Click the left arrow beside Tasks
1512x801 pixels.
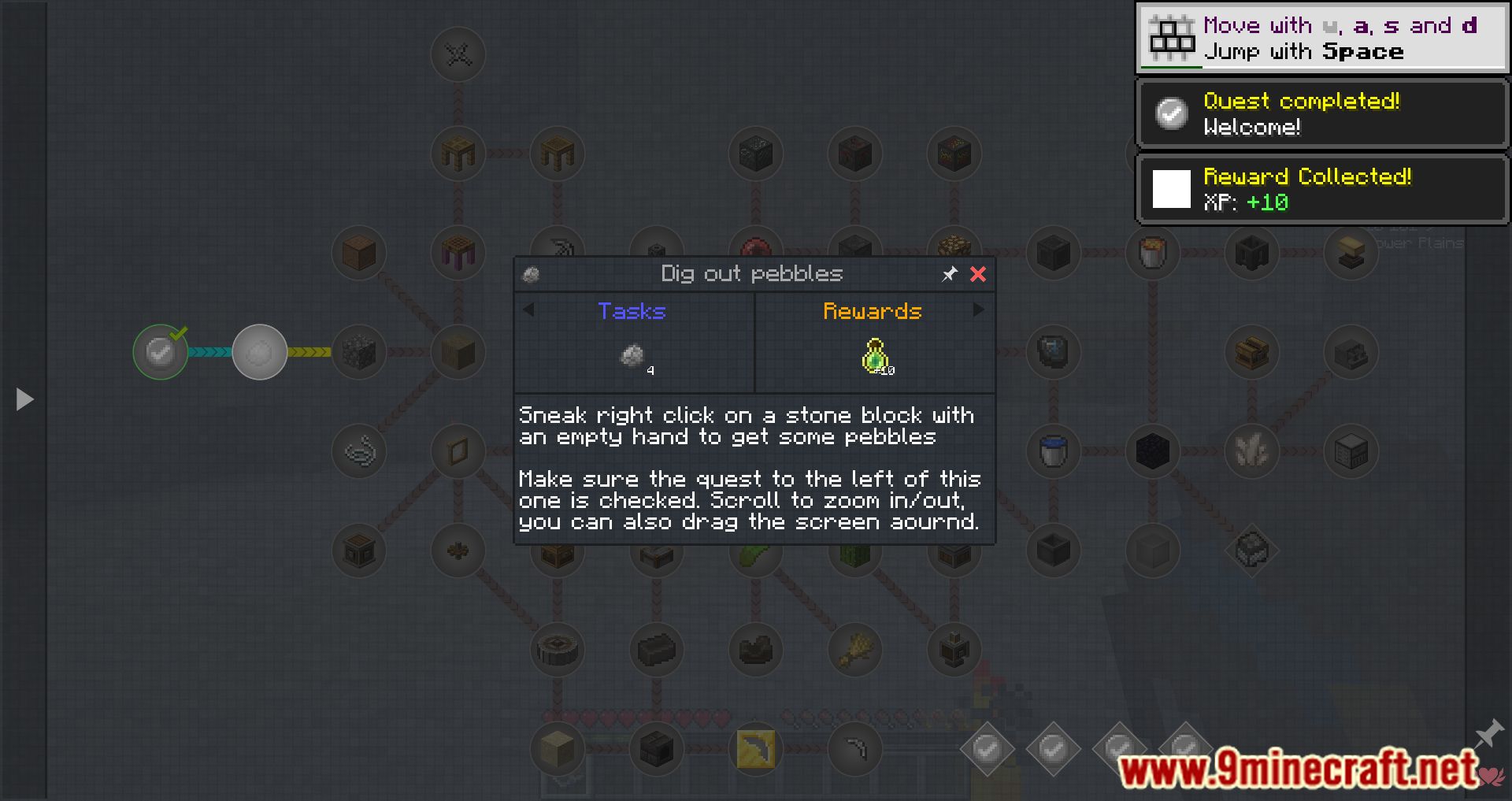pos(528,310)
